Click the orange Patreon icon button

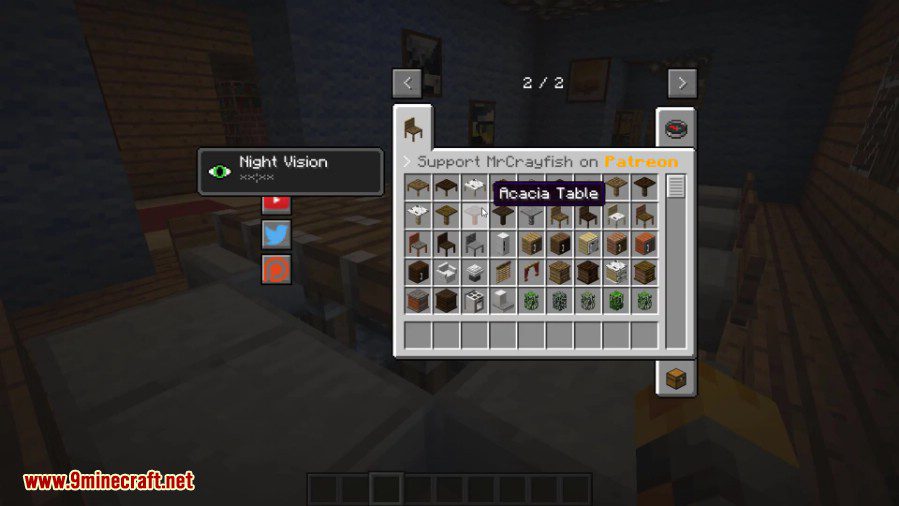tap(277, 267)
